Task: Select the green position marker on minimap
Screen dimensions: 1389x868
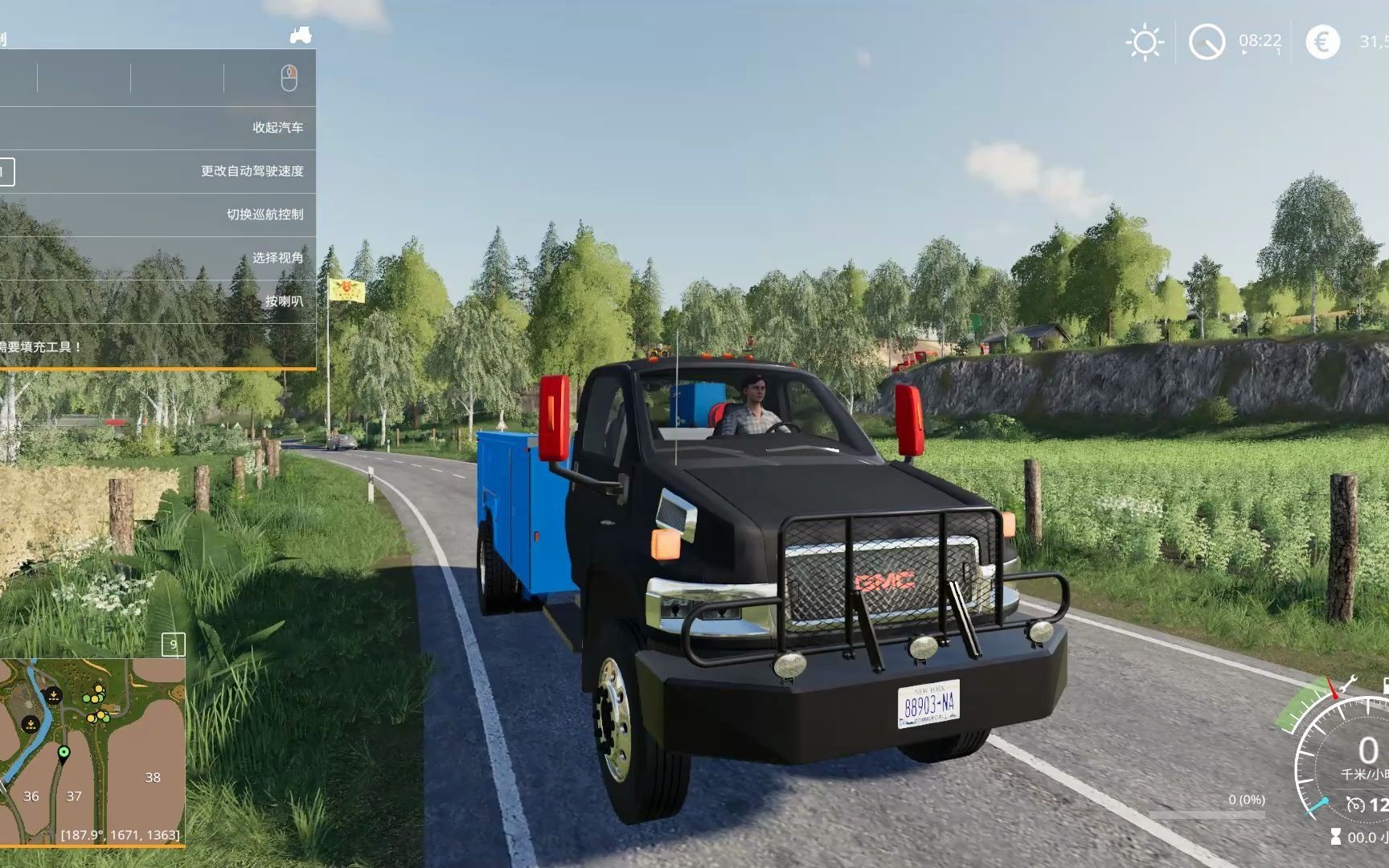Action: (64, 753)
